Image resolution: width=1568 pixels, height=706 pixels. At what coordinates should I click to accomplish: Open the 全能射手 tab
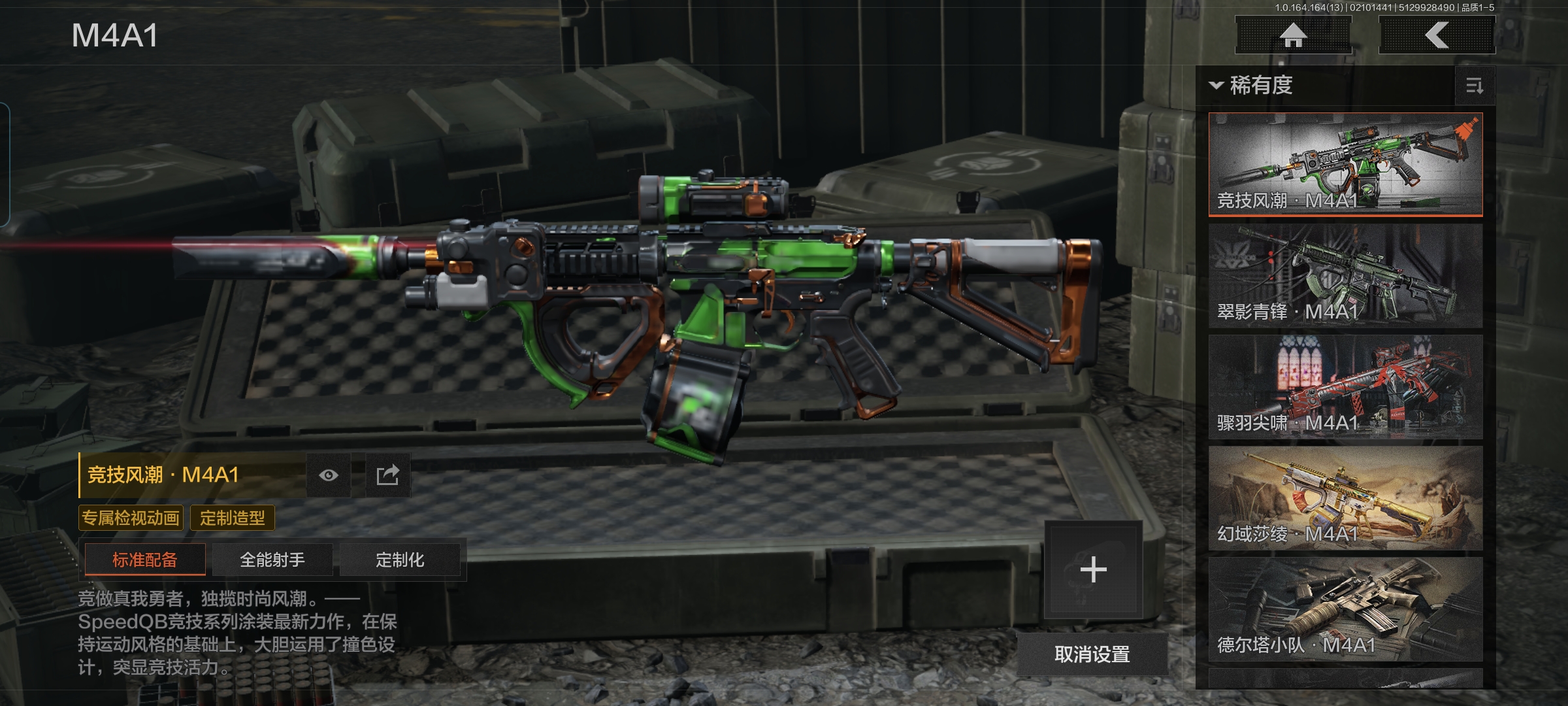[272, 560]
